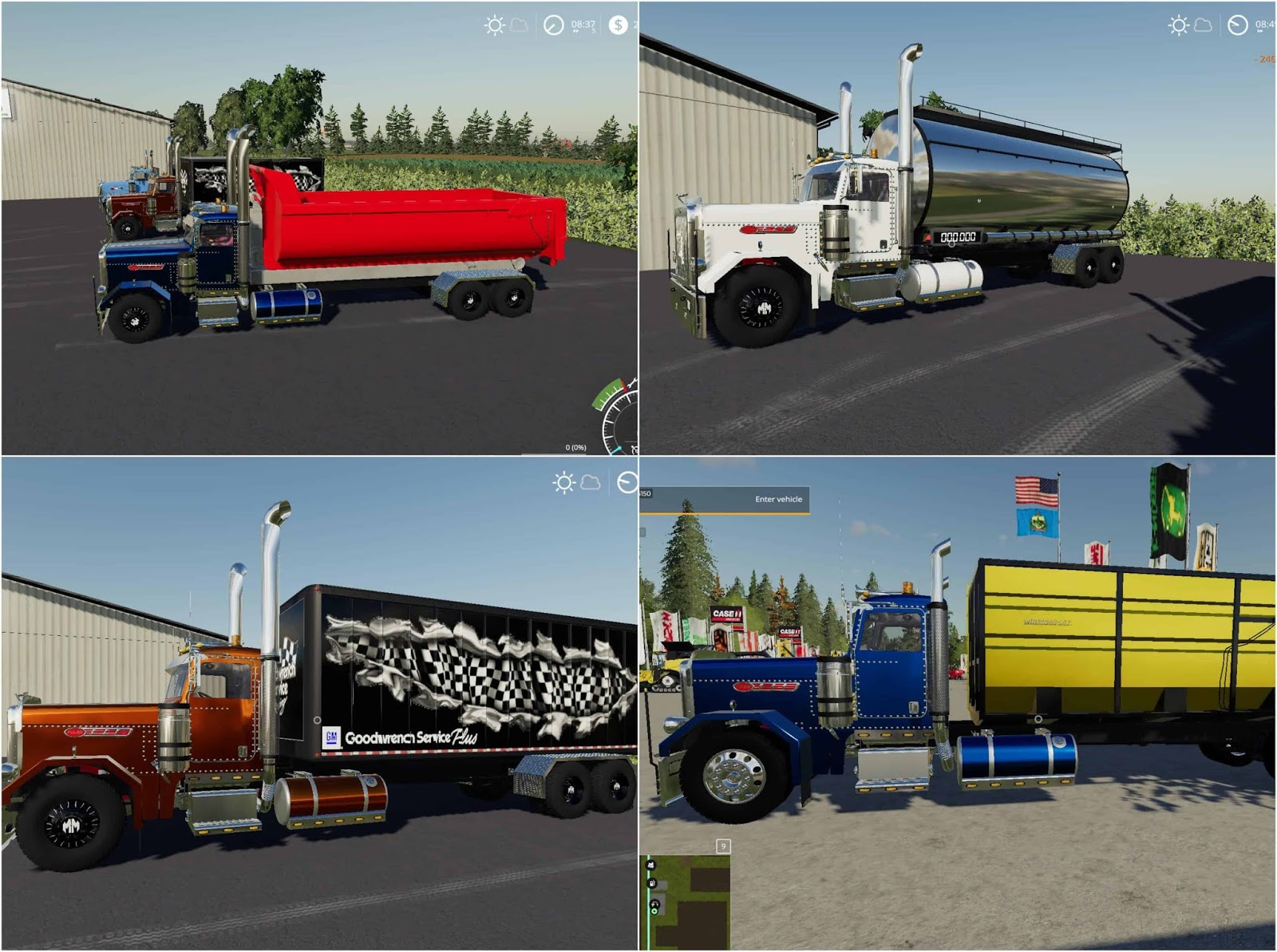Click the 08:37 time display
Viewport: 1277px width, 952px height.
point(583,24)
